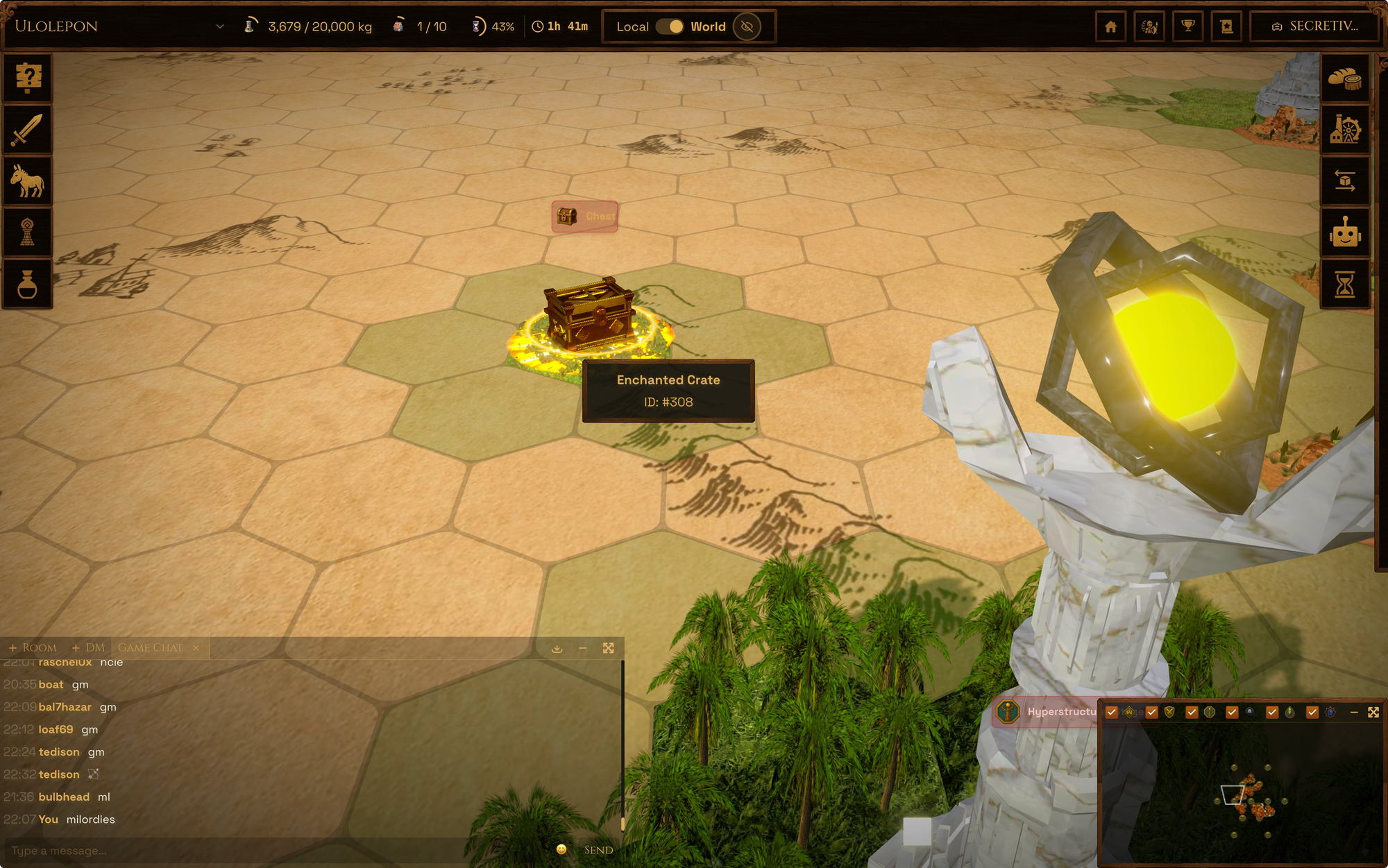Open the bread and wood resources panel
This screenshot has width=1388, height=868.
point(1345,78)
